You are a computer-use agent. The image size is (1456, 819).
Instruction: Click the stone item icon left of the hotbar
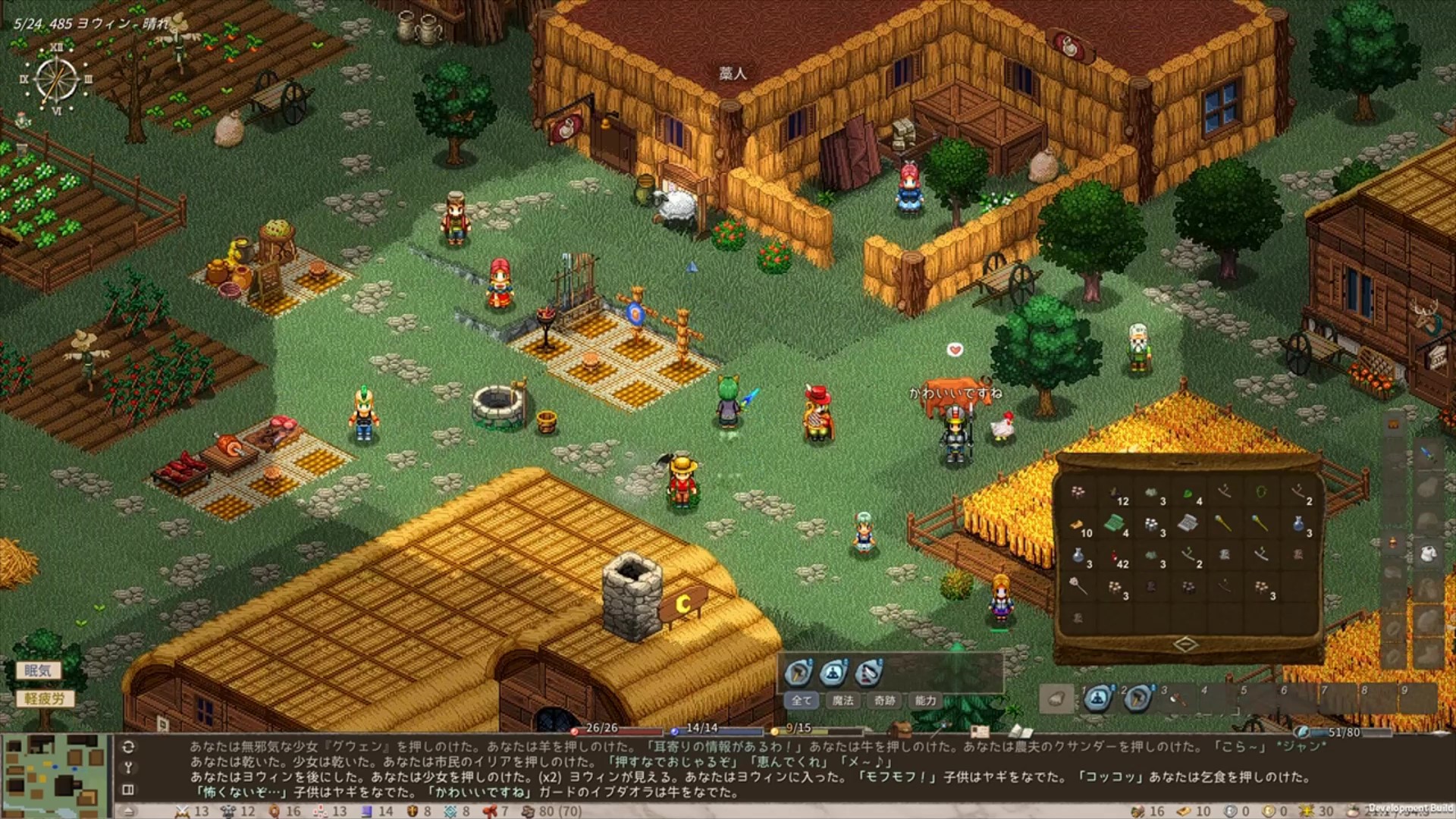pos(1057,701)
